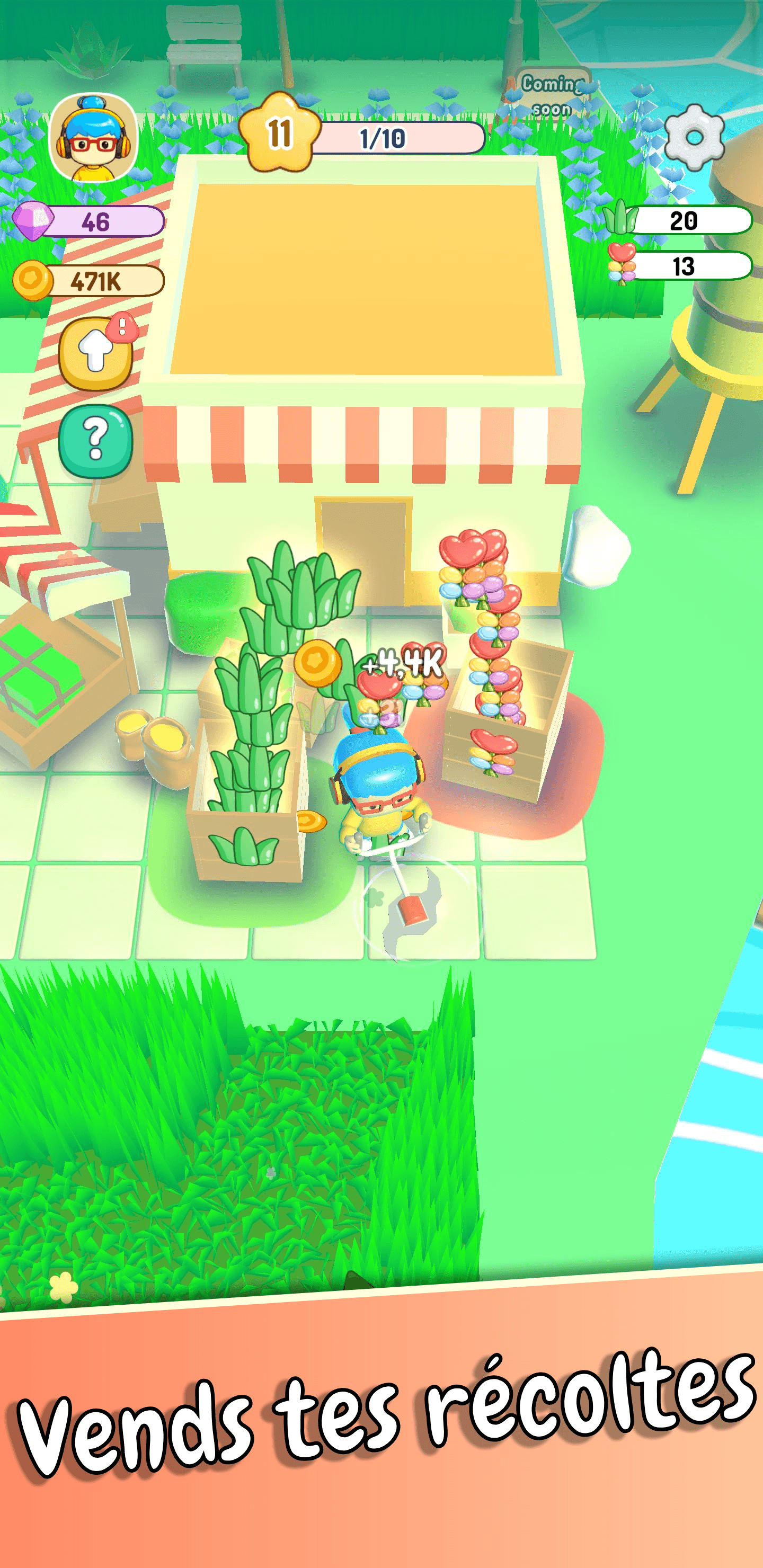763x1568 pixels.
Task: Open the upgrade arrow button
Action: pos(95,353)
